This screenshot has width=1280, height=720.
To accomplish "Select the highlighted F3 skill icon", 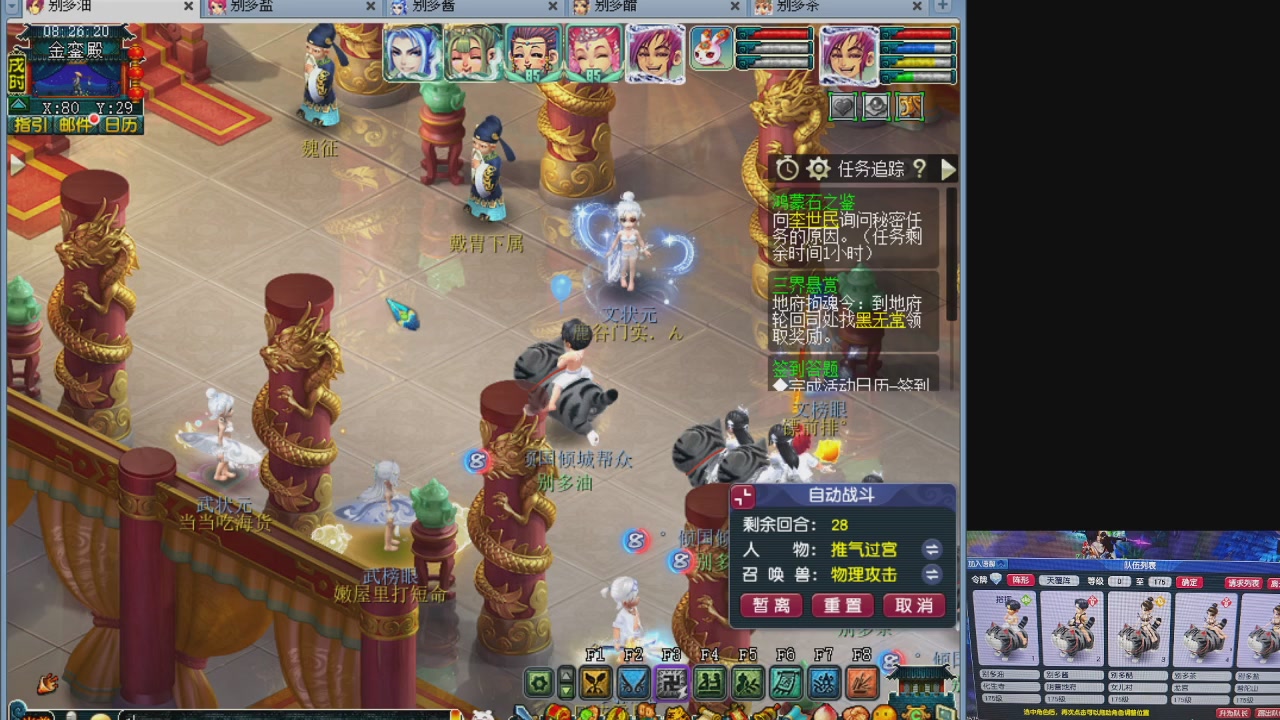I will [671, 684].
